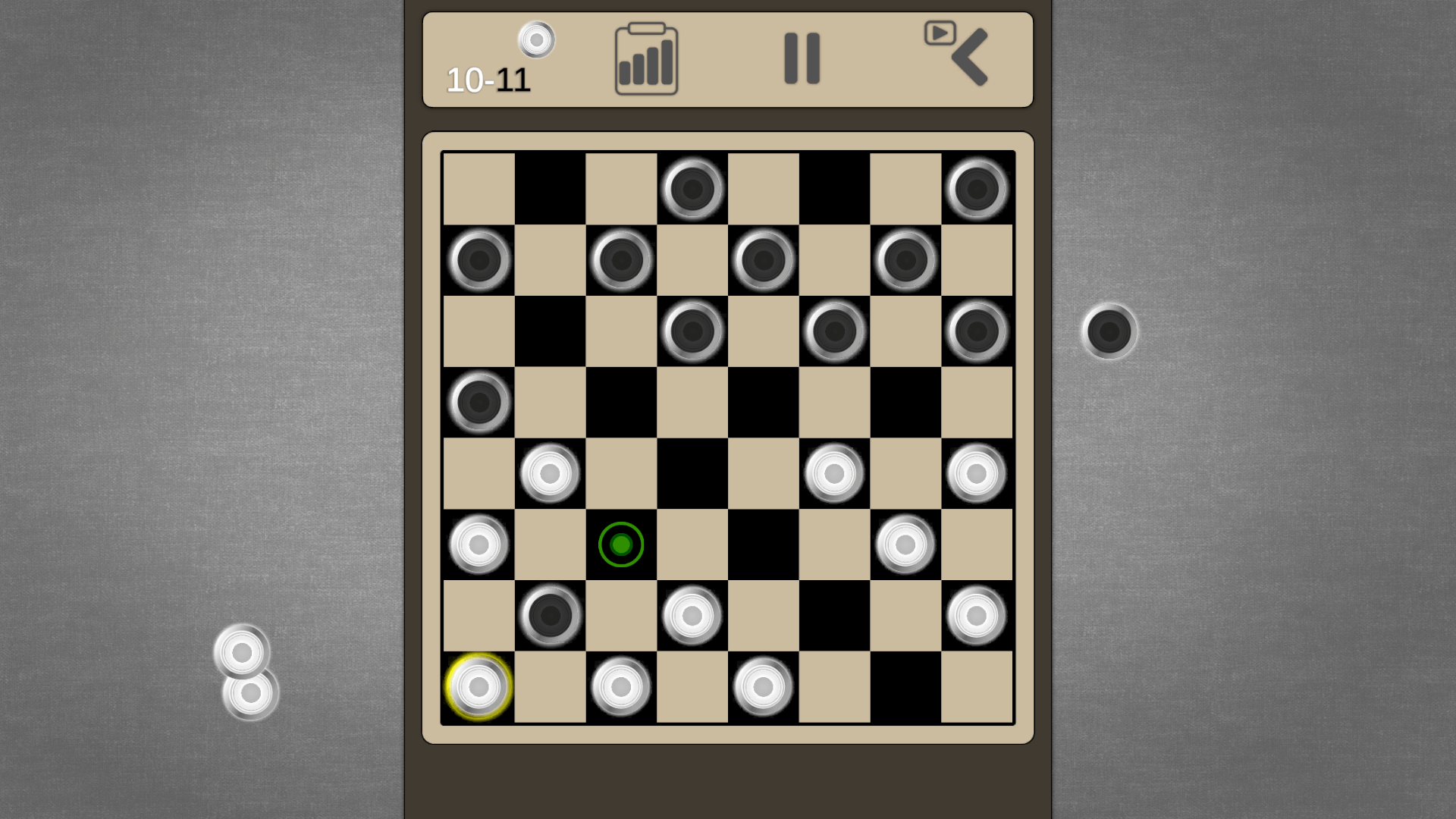
Task: Click the white turn indicator checker
Action: tap(536, 40)
